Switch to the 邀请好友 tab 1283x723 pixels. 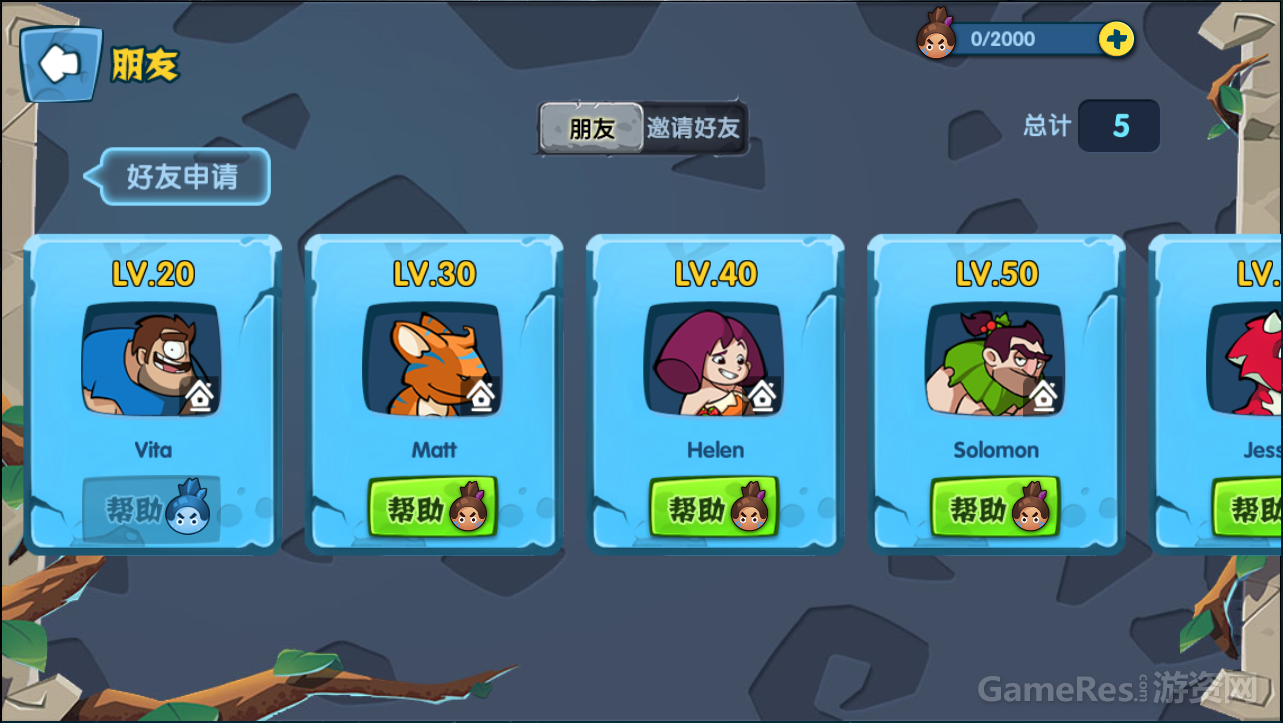coord(693,129)
